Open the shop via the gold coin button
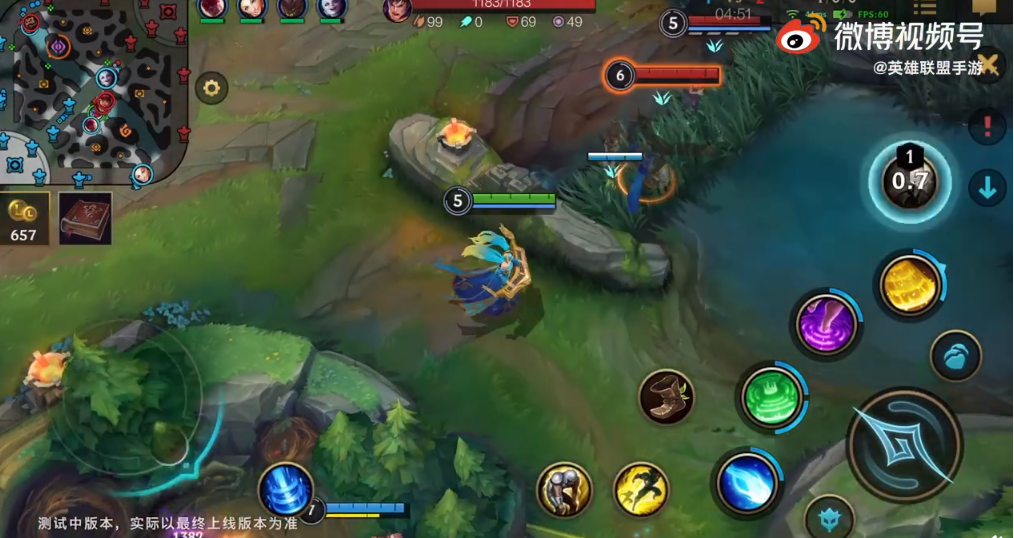 coord(23,219)
